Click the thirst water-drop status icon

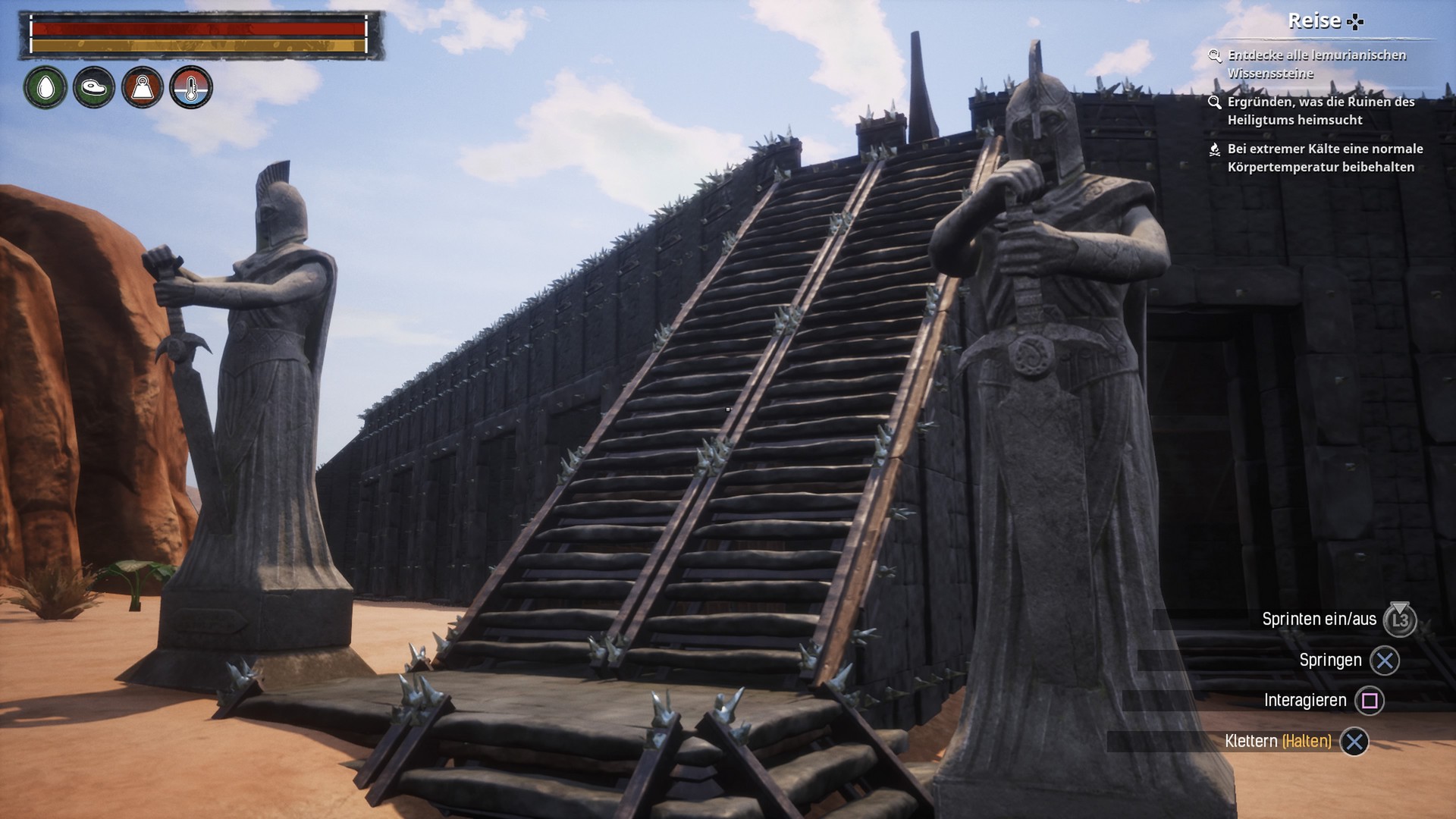pyautogui.click(x=45, y=88)
